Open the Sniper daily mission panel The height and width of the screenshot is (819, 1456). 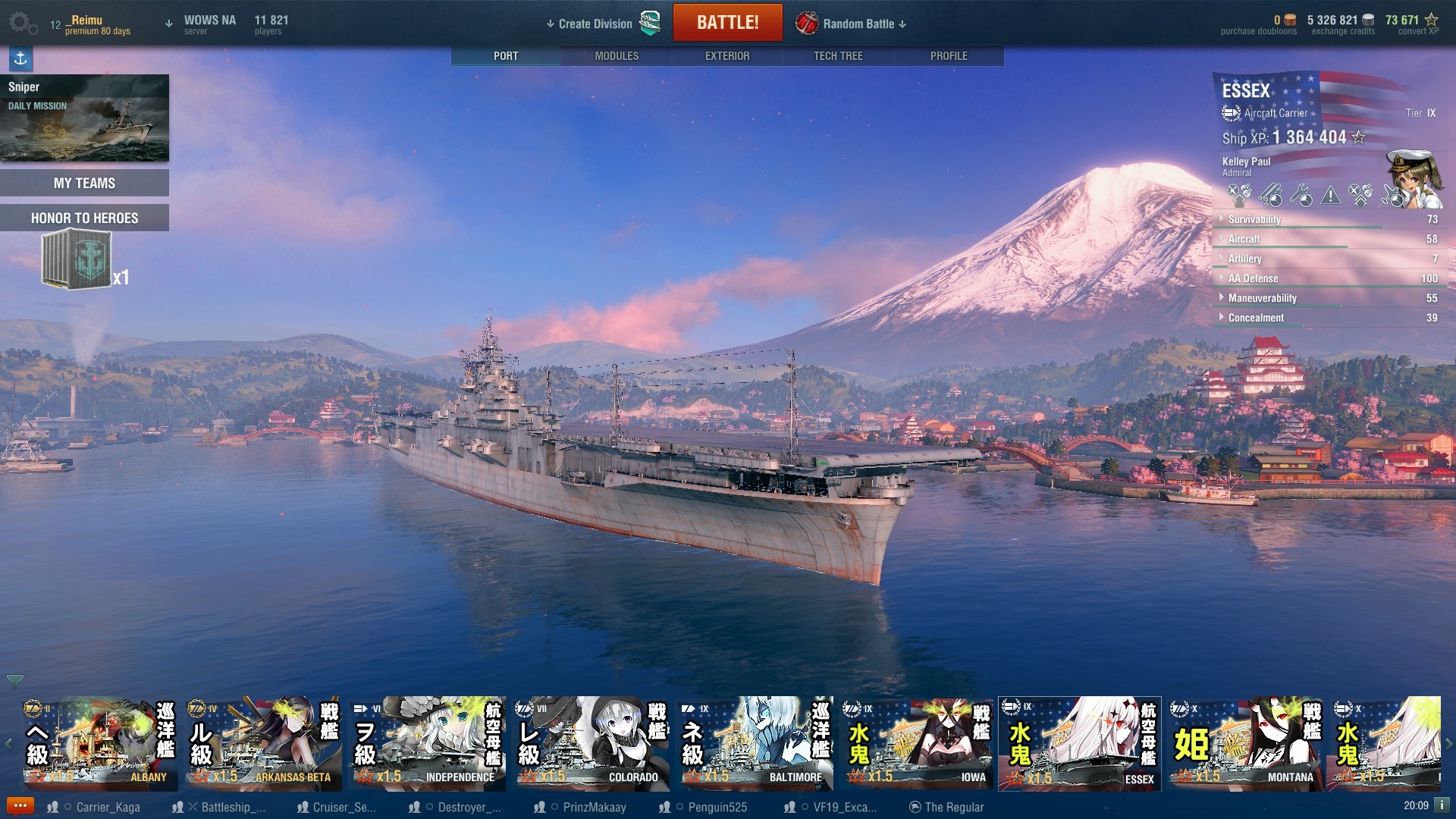tap(84, 118)
